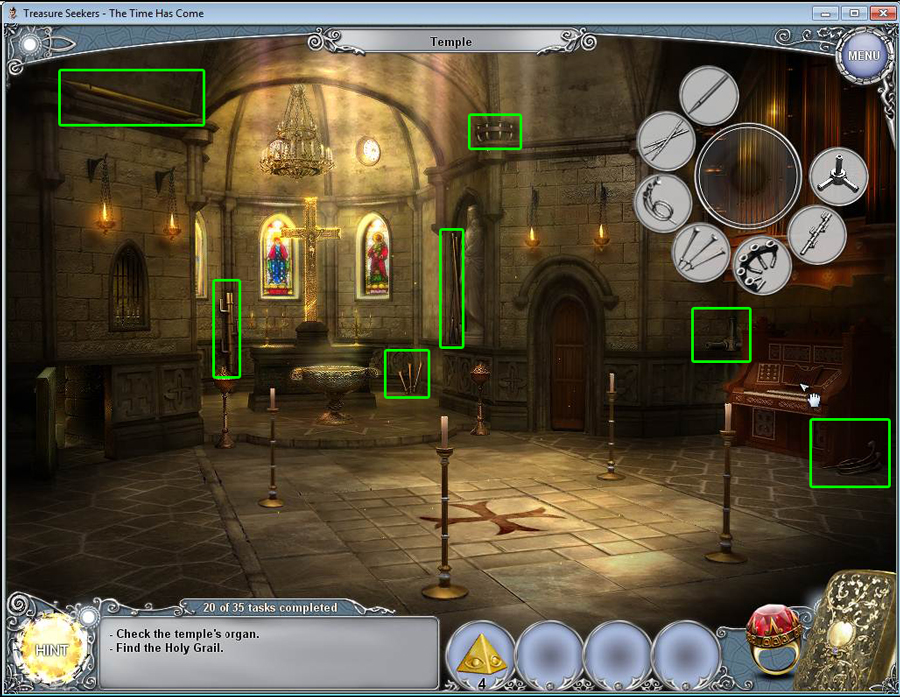Choose the pegged rod part icon
Viewport: 900px width, 697px height.
pyautogui.click(x=817, y=236)
